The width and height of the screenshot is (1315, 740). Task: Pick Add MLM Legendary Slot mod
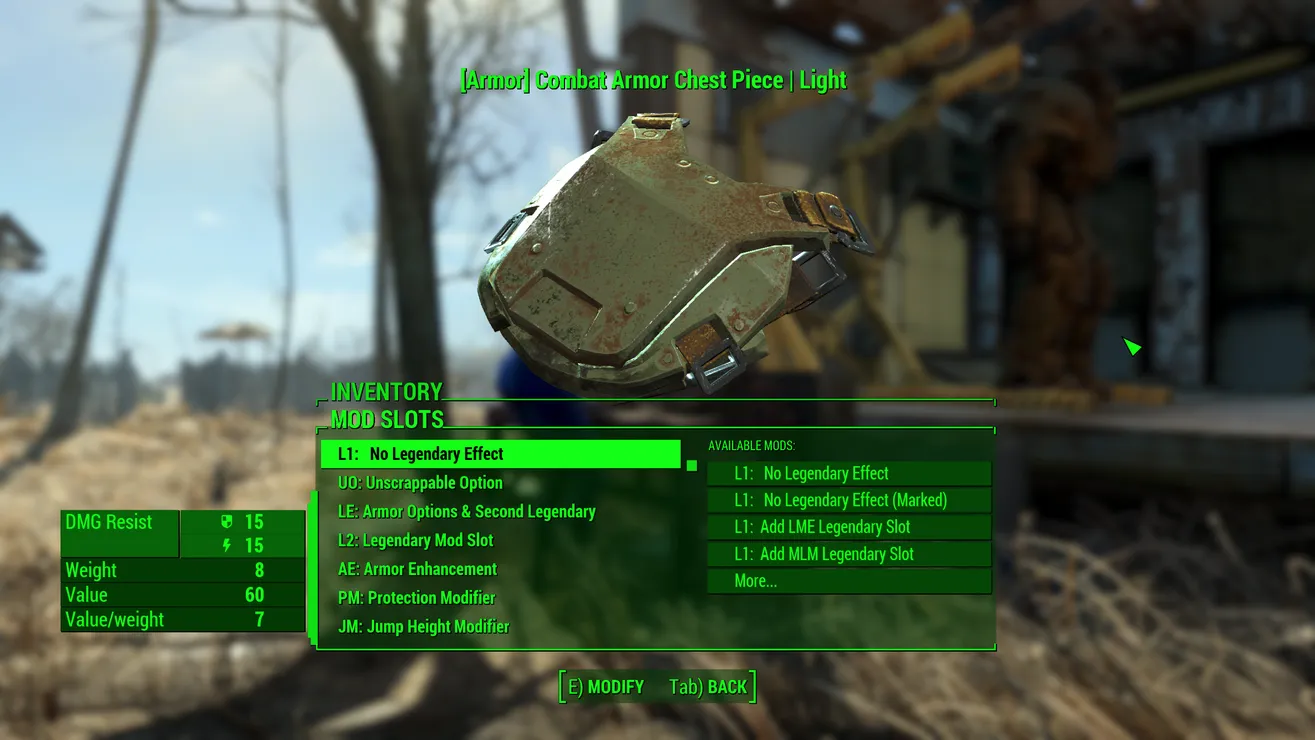click(x=849, y=554)
